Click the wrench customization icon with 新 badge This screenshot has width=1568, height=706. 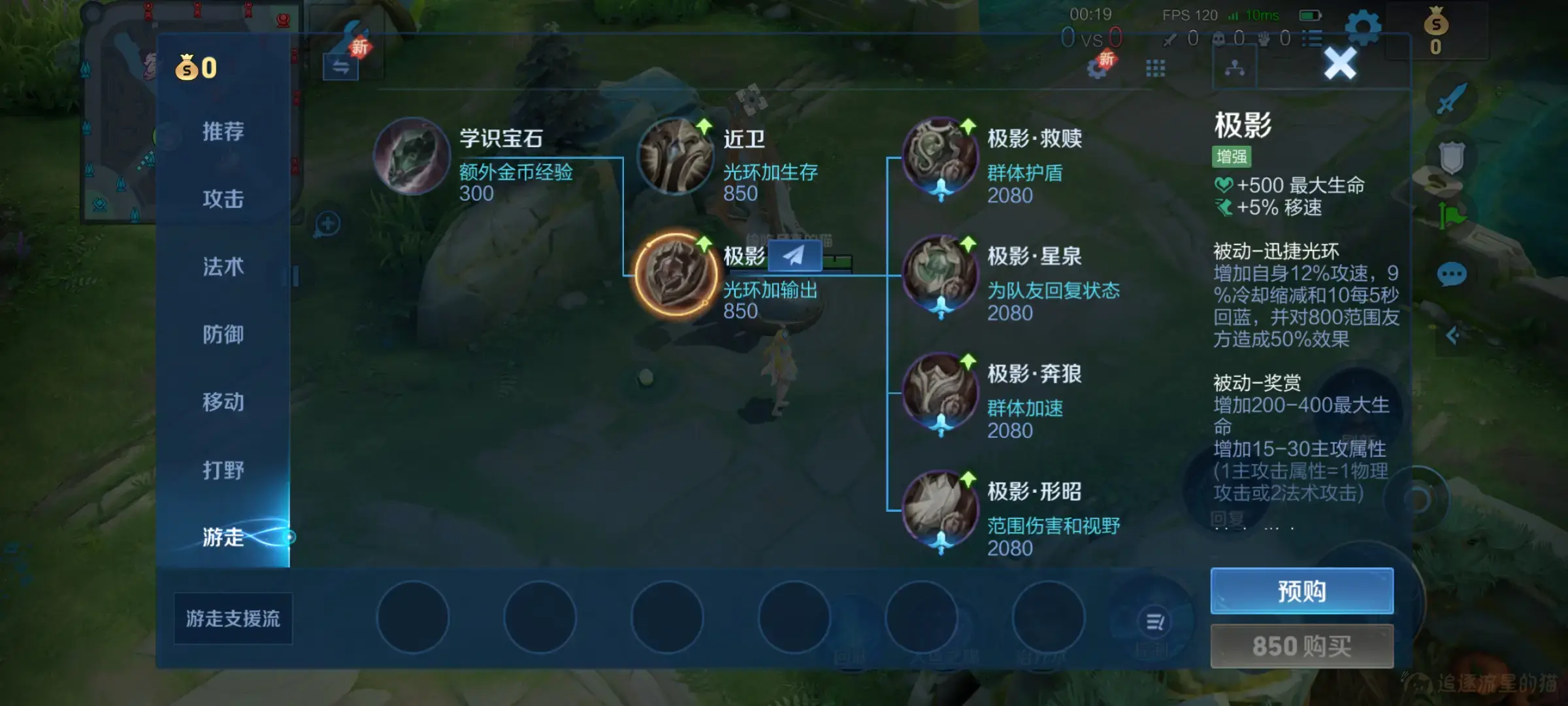coord(348,36)
